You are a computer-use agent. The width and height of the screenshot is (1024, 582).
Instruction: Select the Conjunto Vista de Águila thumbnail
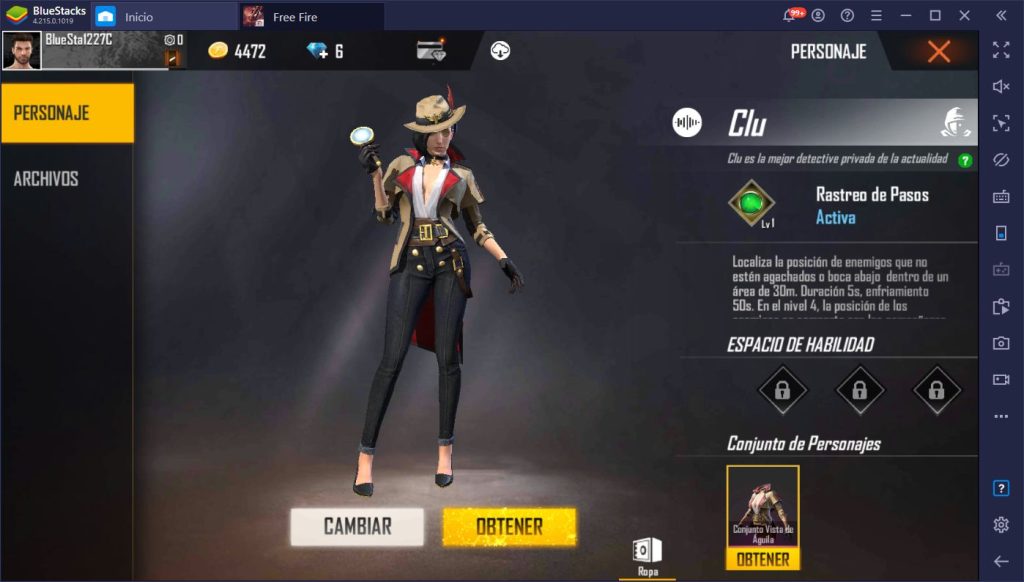[x=762, y=507]
